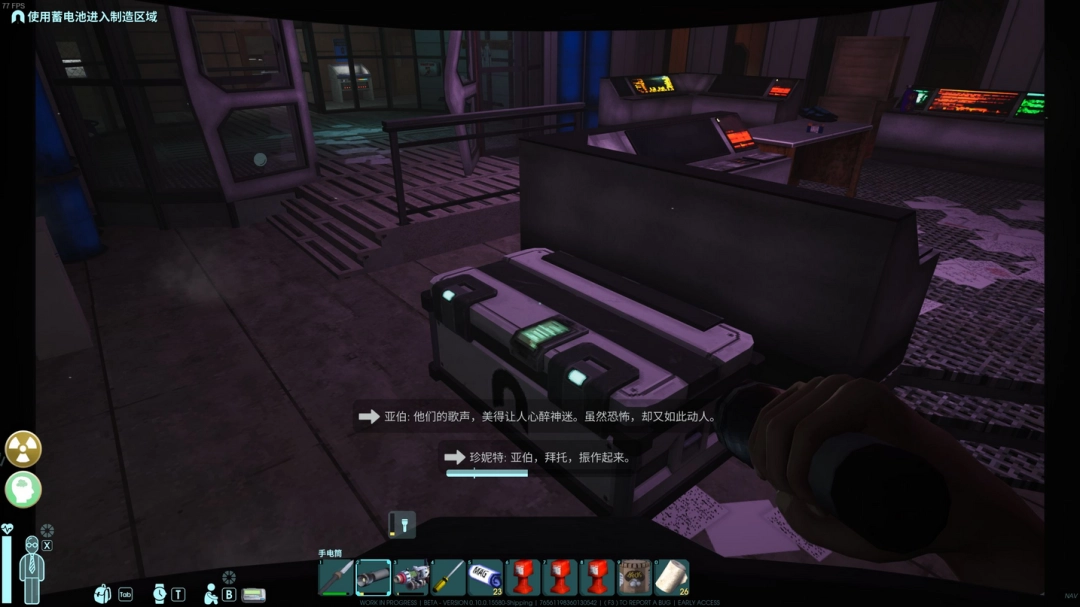Click the objective tracker text
This screenshot has width=1080, height=607.
pyautogui.click(x=92, y=17)
